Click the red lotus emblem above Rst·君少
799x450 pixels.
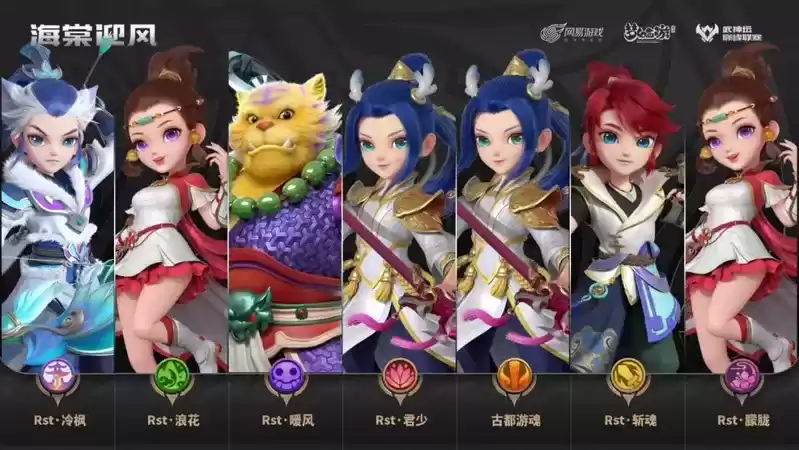click(x=399, y=379)
